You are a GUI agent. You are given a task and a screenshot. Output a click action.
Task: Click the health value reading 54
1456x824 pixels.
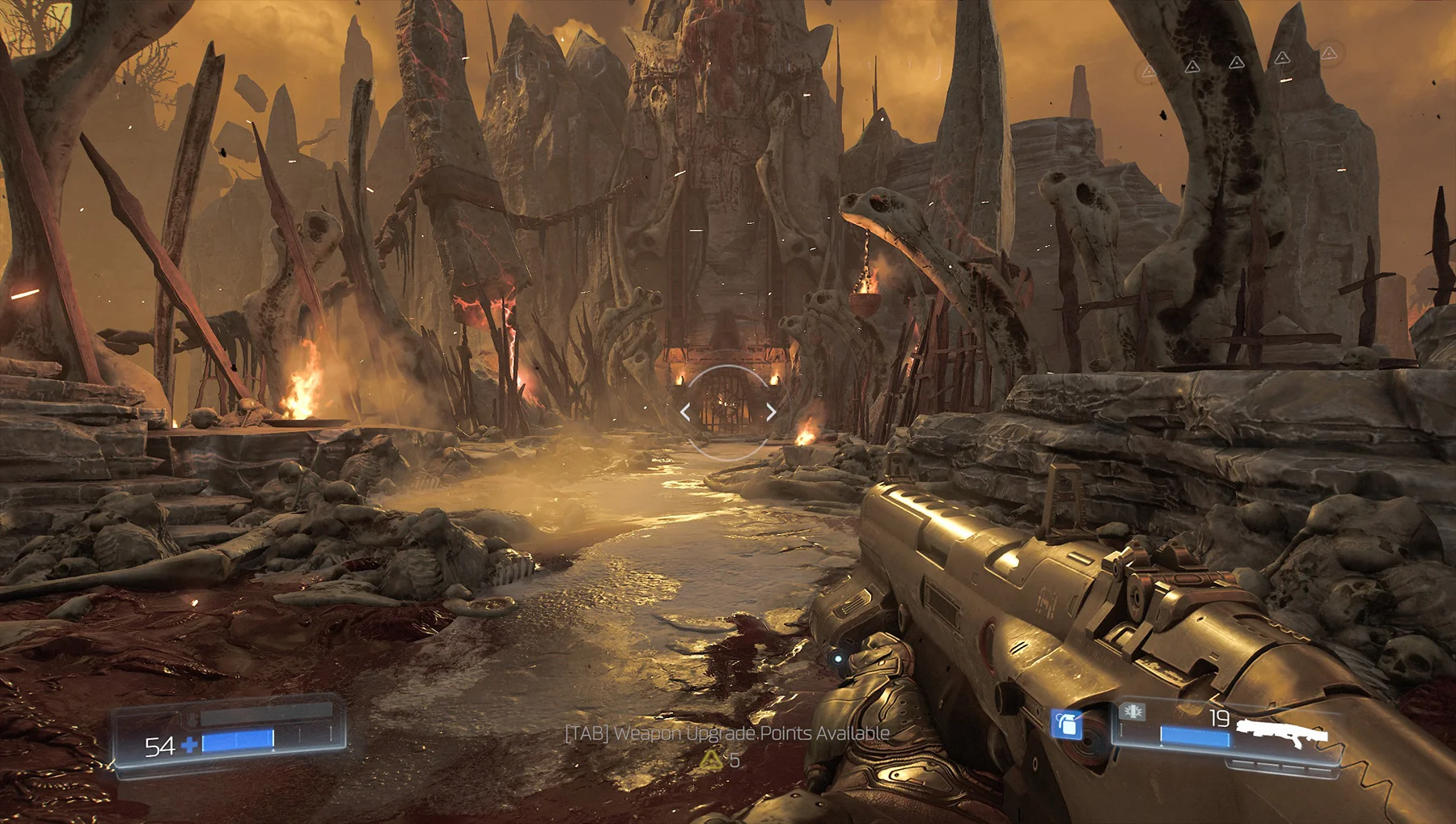point(160,745)
